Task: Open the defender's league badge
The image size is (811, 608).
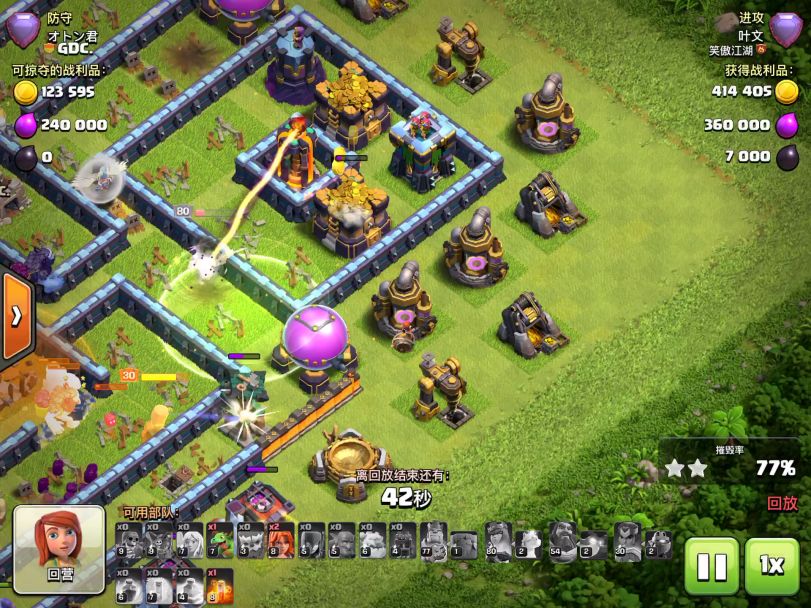Action: [x=23, y=30]
